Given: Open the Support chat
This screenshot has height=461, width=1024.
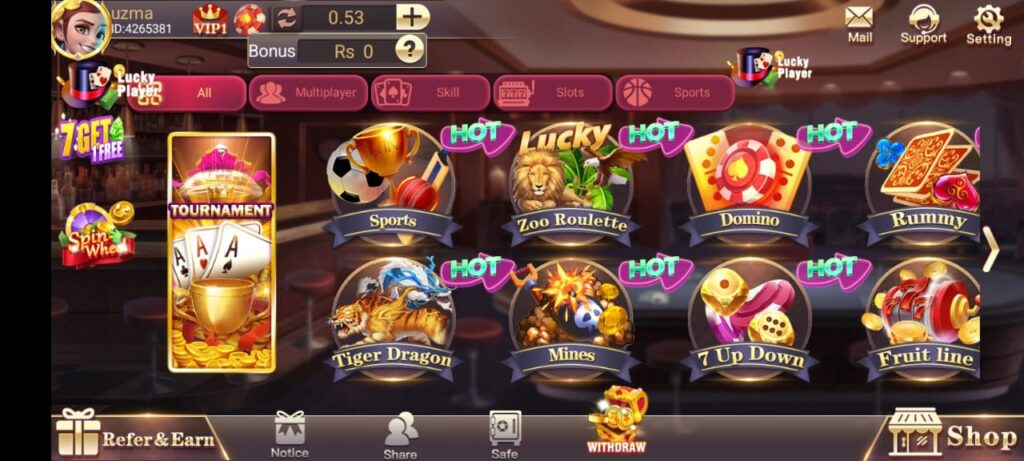Looking at the screenshot, I should (x=922, y=24).
